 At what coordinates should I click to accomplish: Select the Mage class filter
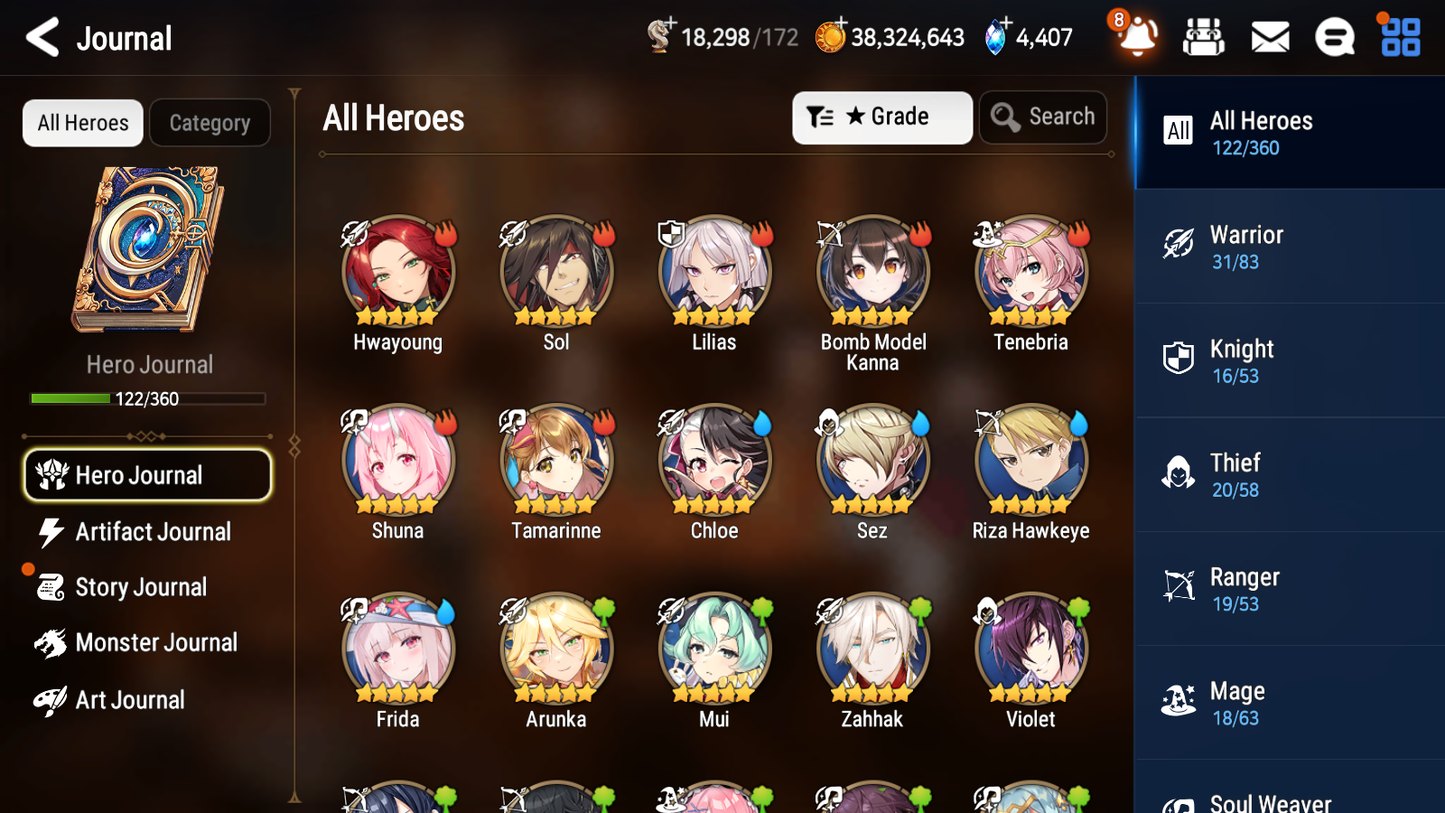coord(1289,702)
